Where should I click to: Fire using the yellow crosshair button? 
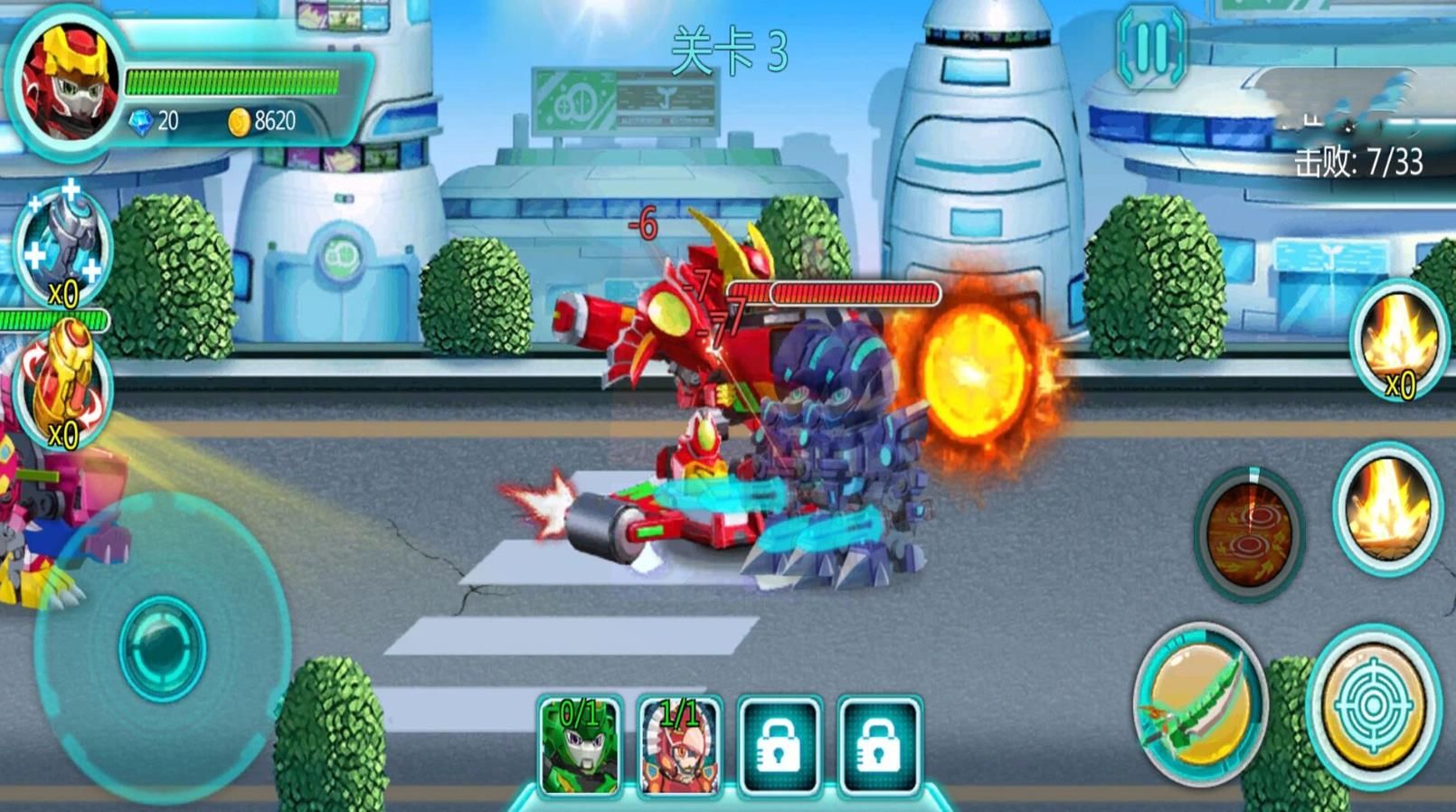click(1373, 705)
